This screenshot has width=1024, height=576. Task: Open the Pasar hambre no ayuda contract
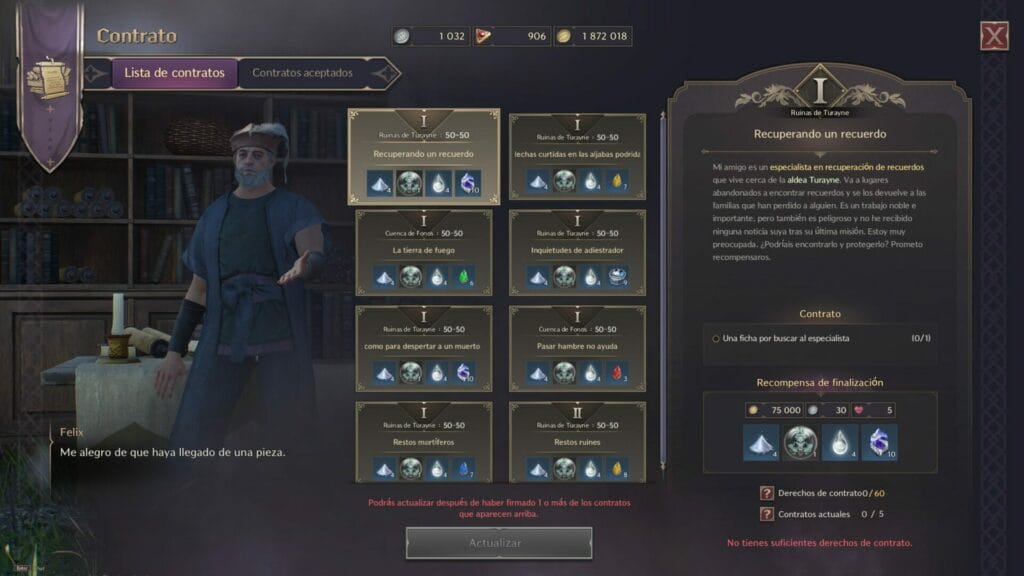tap(577, 348)
